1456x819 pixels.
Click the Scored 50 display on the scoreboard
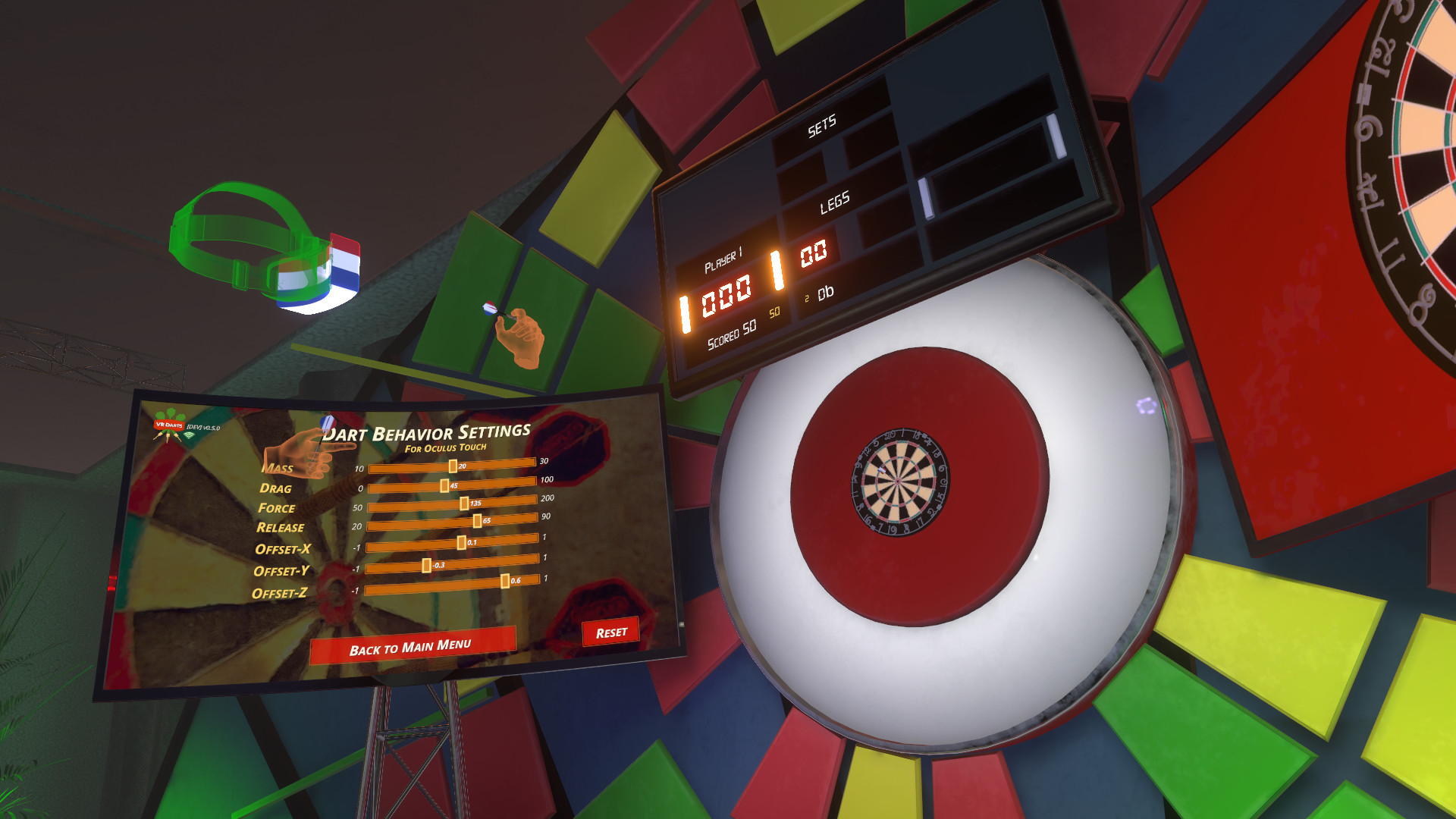[x=730, y=332]
